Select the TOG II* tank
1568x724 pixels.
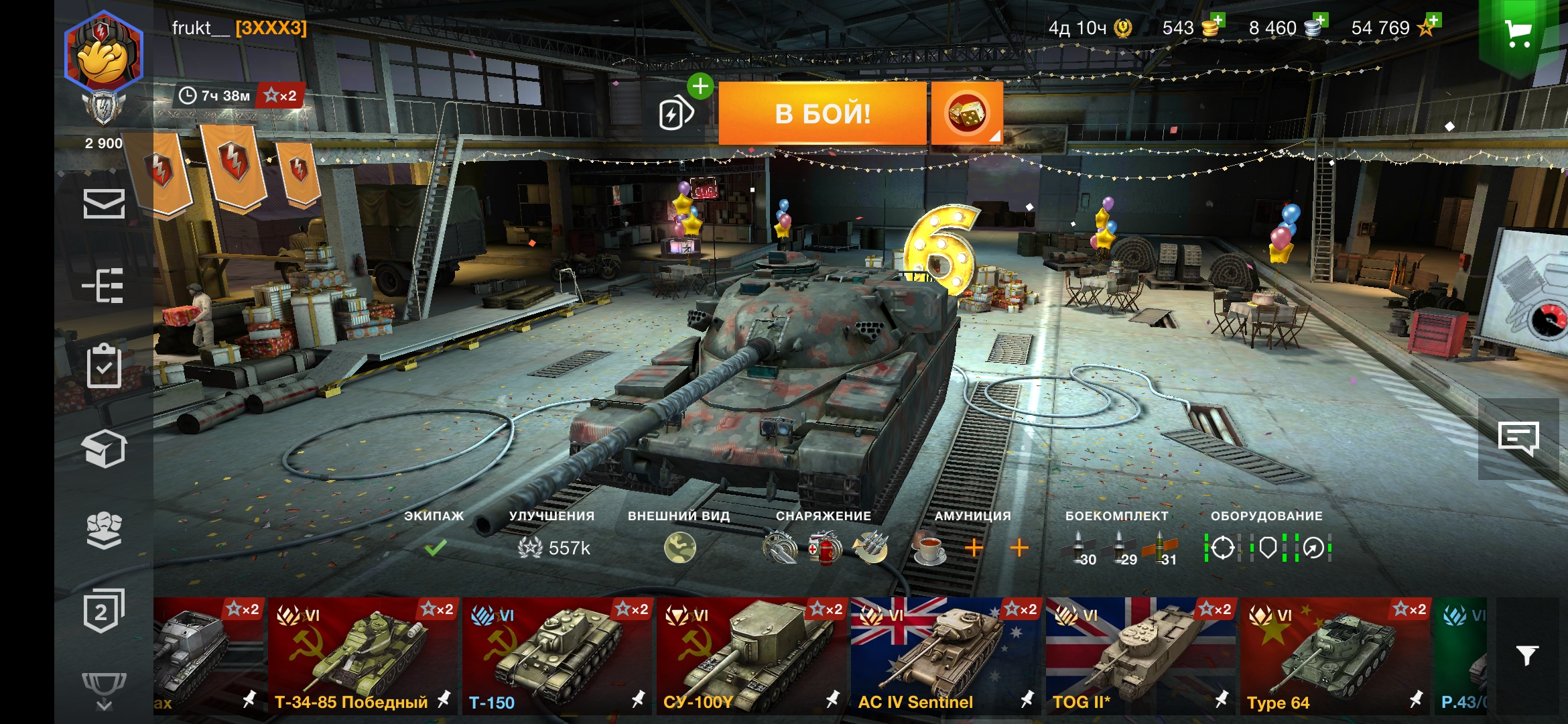point(1140,656)
